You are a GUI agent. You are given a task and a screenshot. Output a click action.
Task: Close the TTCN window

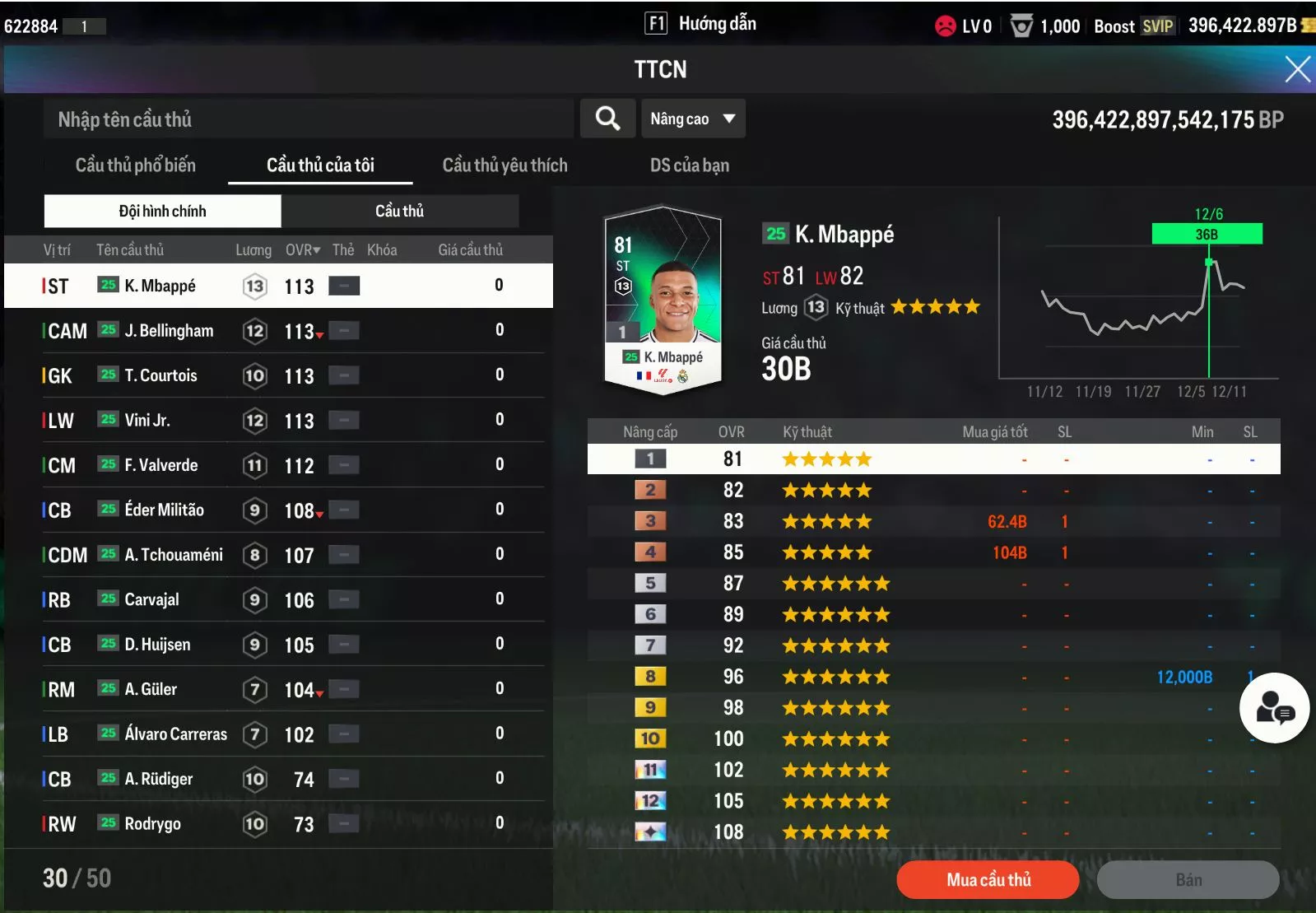click(1297, 69)
